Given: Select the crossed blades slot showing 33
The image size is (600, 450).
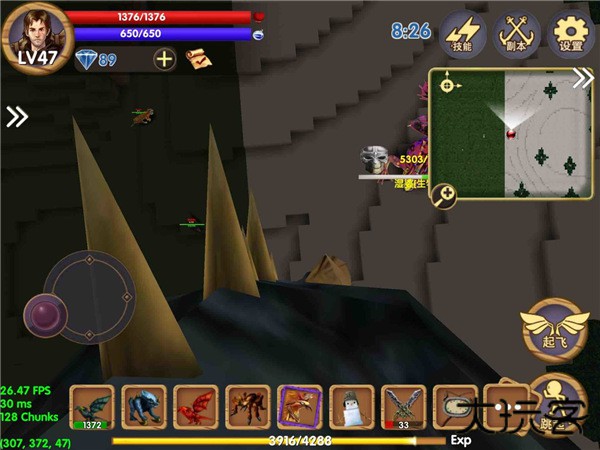Looking at the screenshot, I should [x=404, y=407].
